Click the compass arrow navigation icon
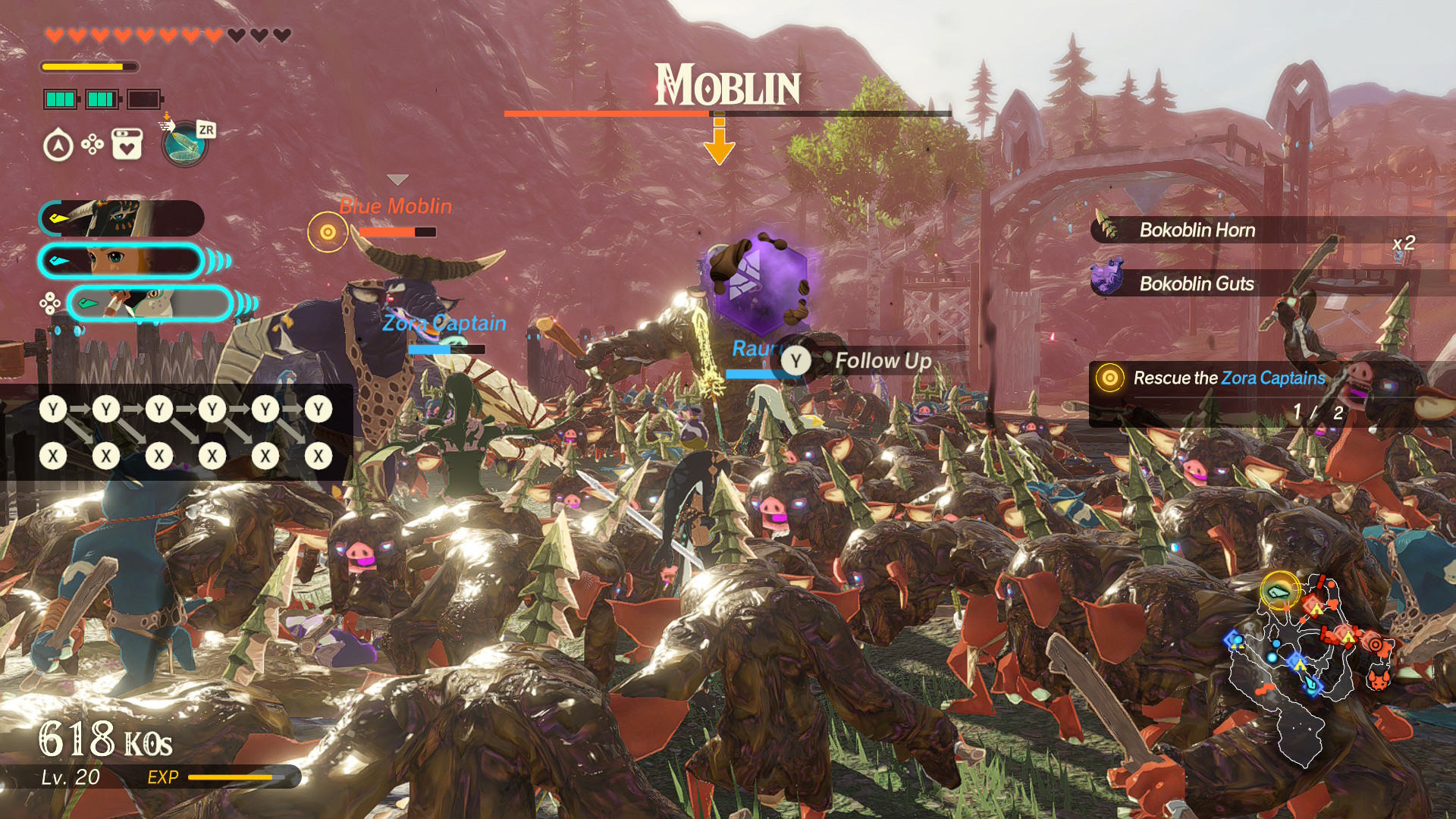 [x=58, y=145]
